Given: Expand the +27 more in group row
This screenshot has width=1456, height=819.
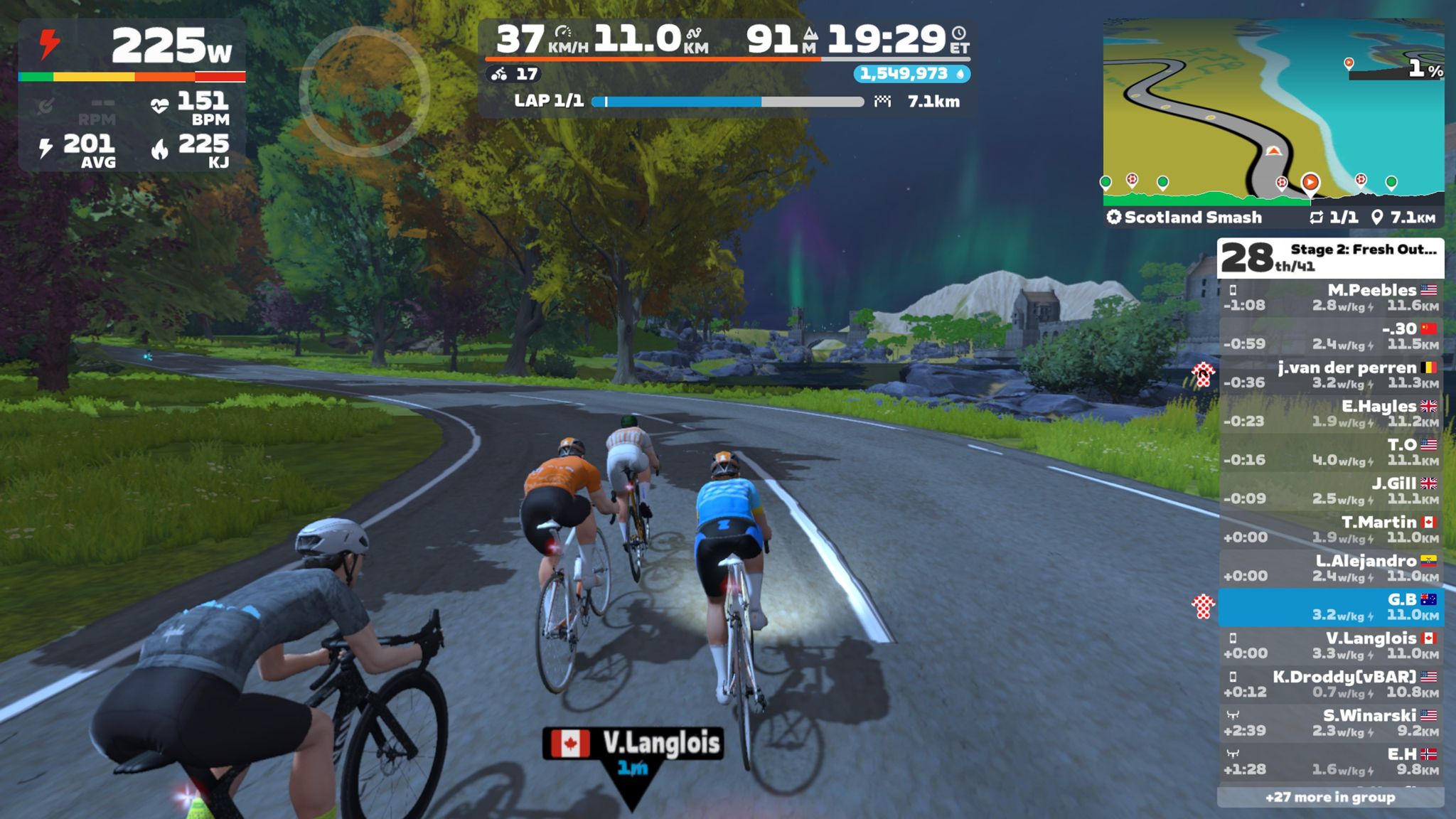Looking at the screenshot, I should (1331, 798).
